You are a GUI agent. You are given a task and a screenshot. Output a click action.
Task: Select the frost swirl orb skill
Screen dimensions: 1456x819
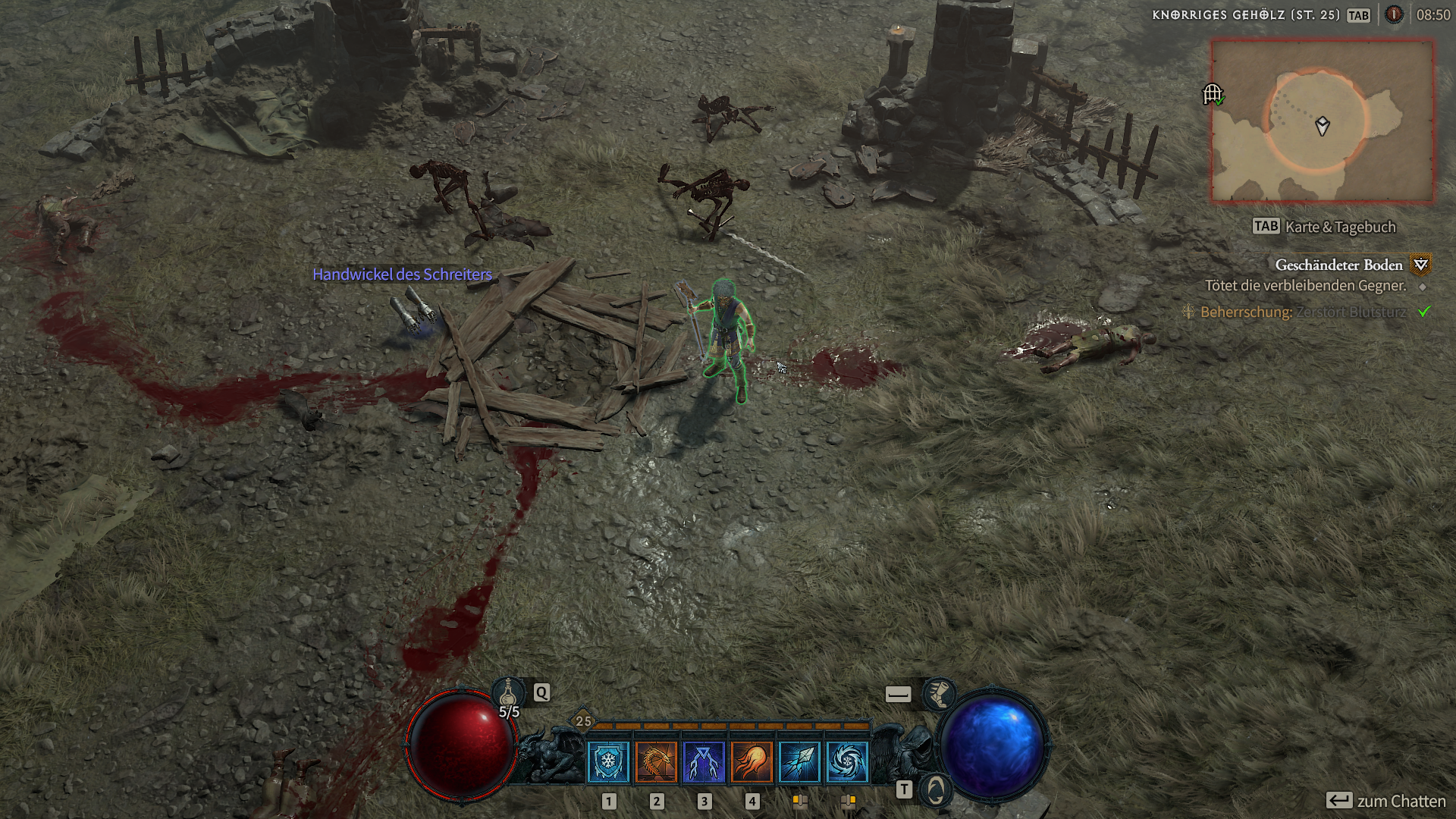[847, 762]
